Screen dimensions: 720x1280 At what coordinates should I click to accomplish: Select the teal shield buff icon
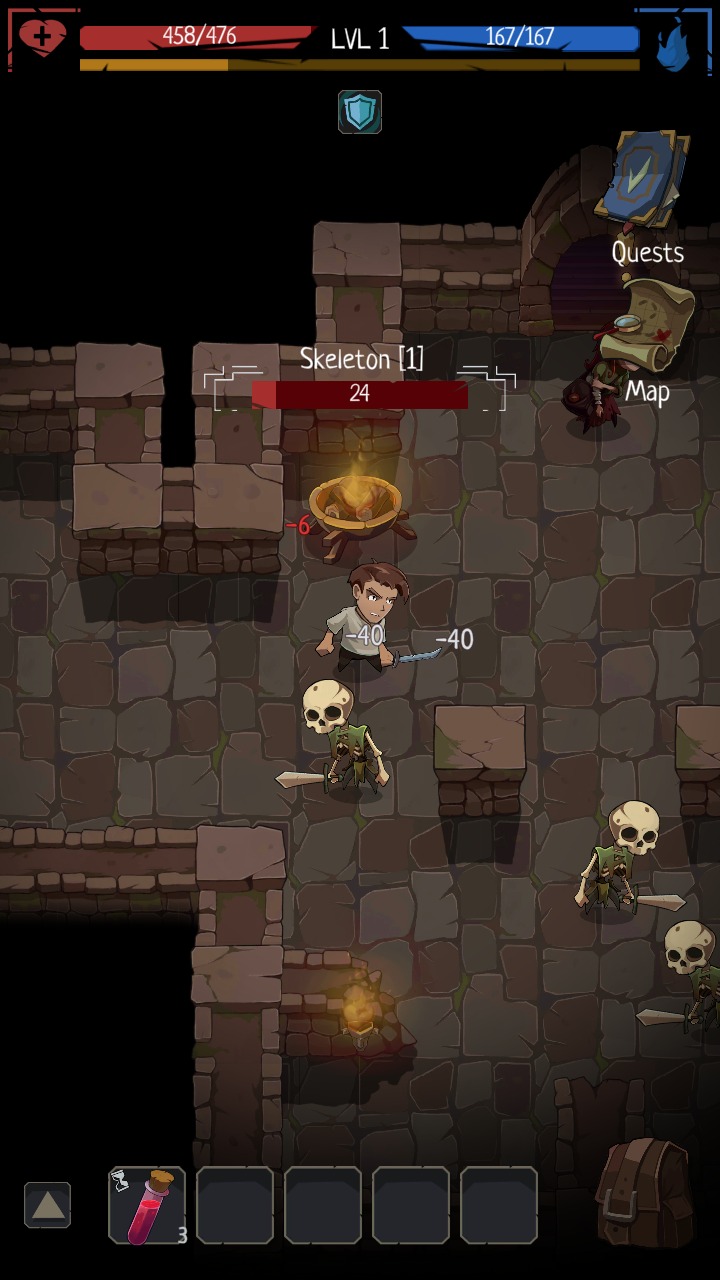click(x=360, y=111)
